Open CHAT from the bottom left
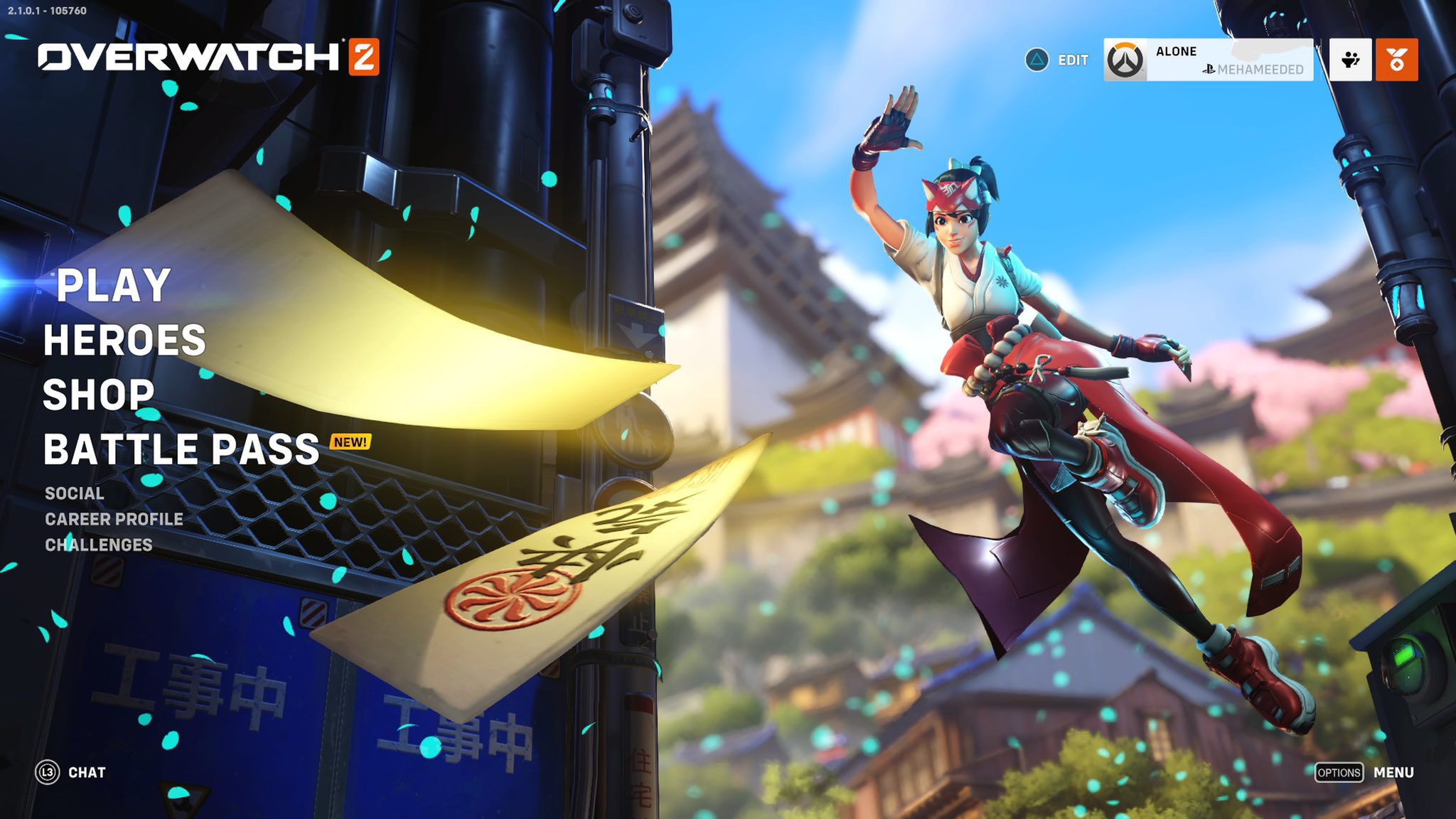This screenshot has width=1456, height=819. tap(87, 771)
